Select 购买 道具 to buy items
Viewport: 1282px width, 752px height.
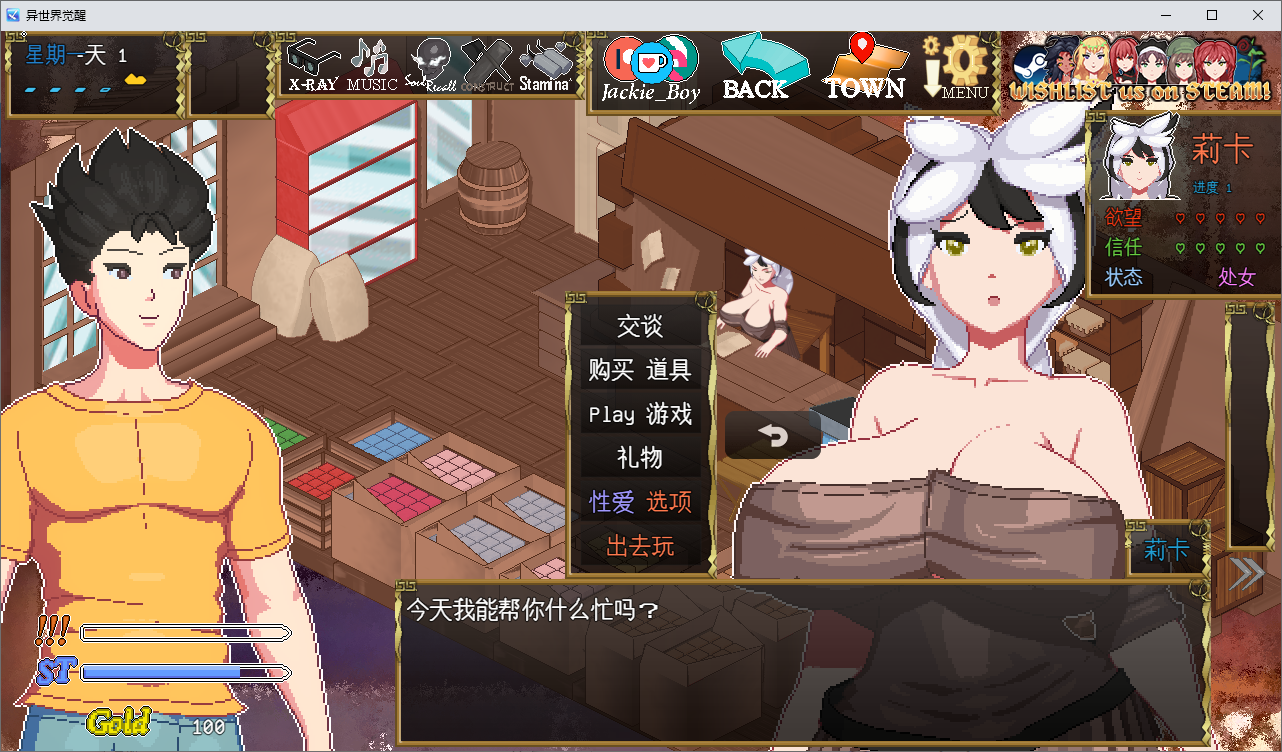(640, 371)
